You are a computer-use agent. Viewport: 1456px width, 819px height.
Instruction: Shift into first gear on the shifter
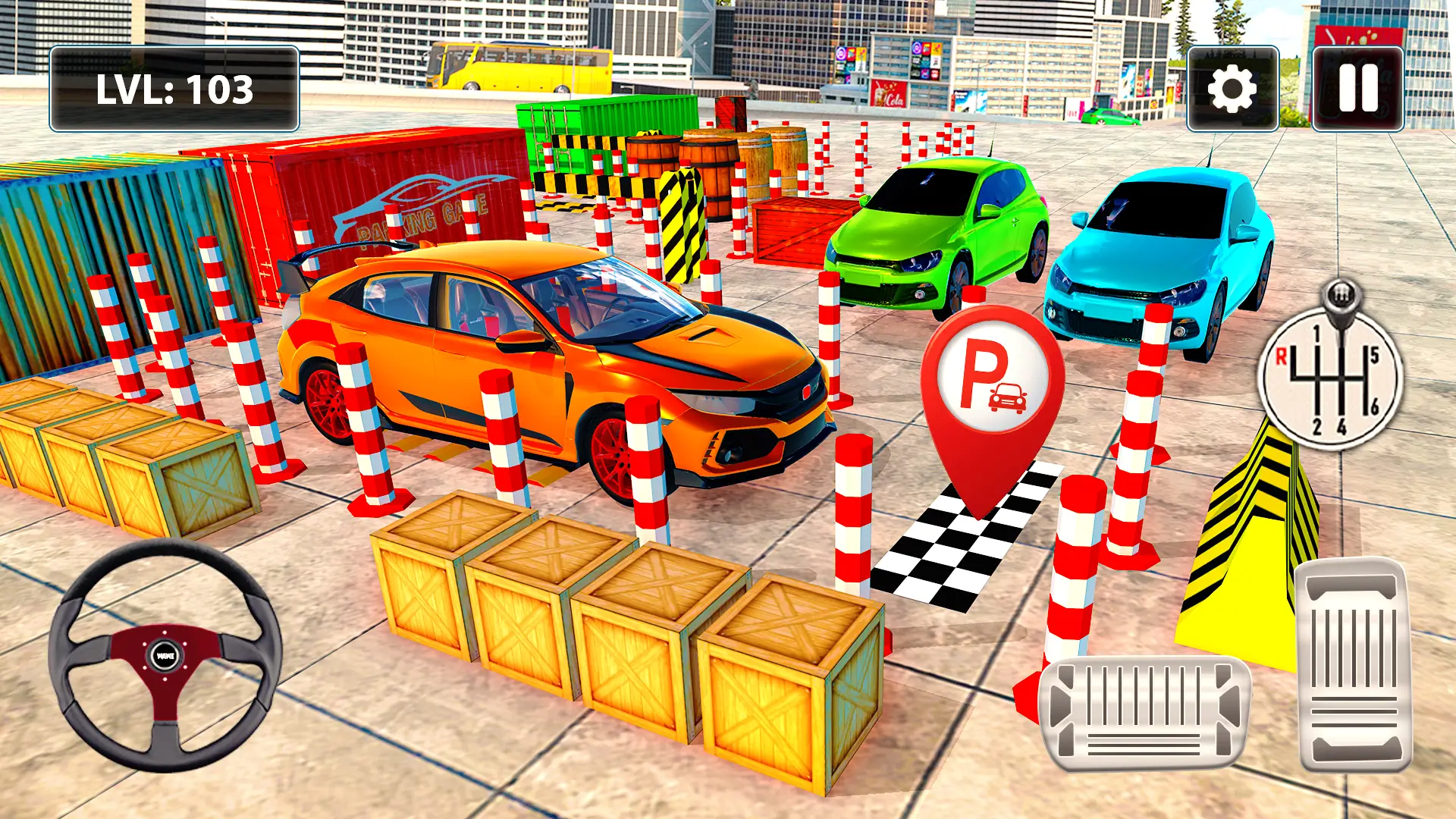point(1316,334)
